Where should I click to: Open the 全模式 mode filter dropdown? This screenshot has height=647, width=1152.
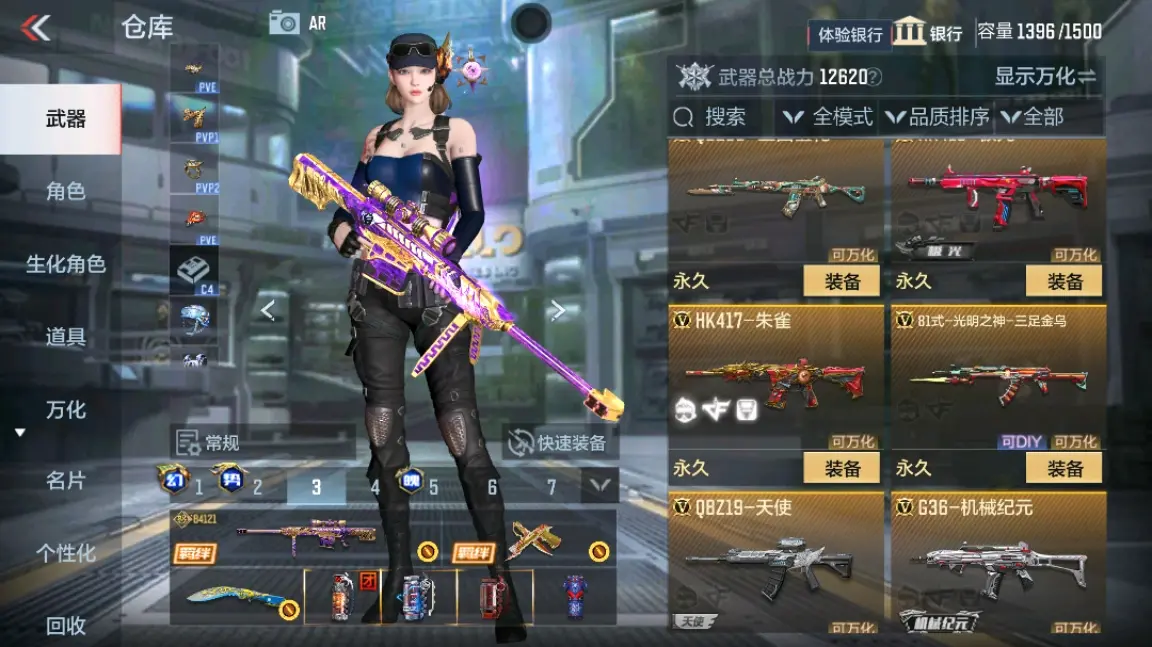pos(828,117)
